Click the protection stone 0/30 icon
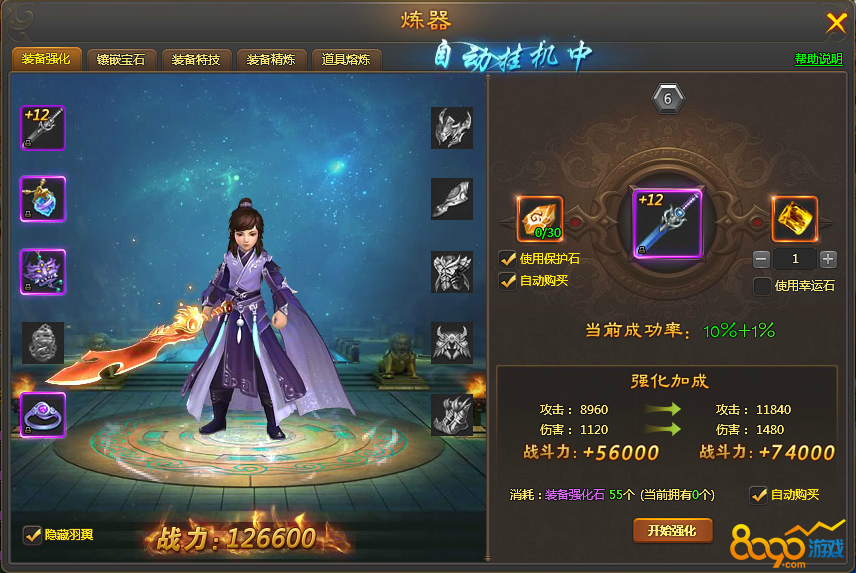Screen dimensions: 856x573 point(540,219)
